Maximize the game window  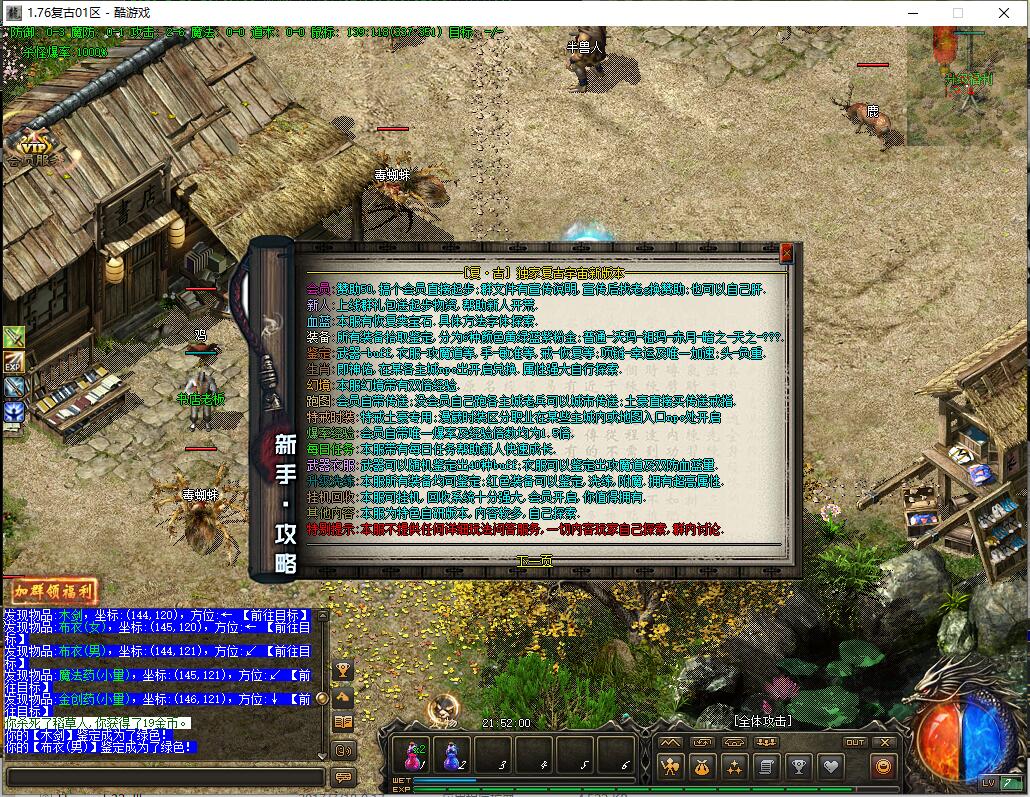pyautogui.click(x=957, y=13)
